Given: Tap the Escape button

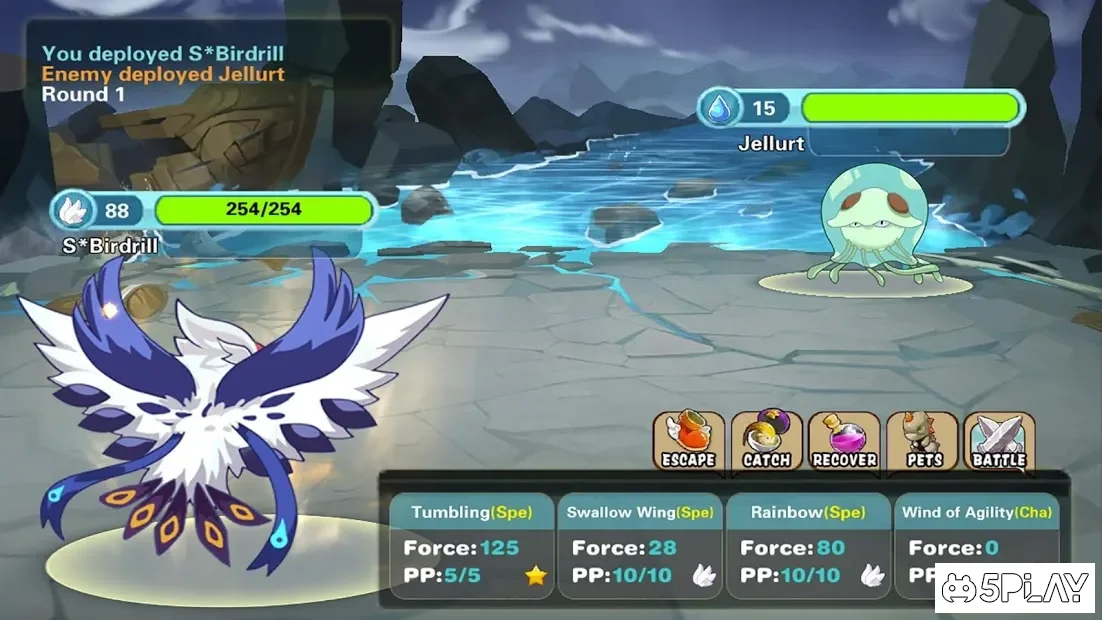Looking at the screenshot, I should (689, 441).
